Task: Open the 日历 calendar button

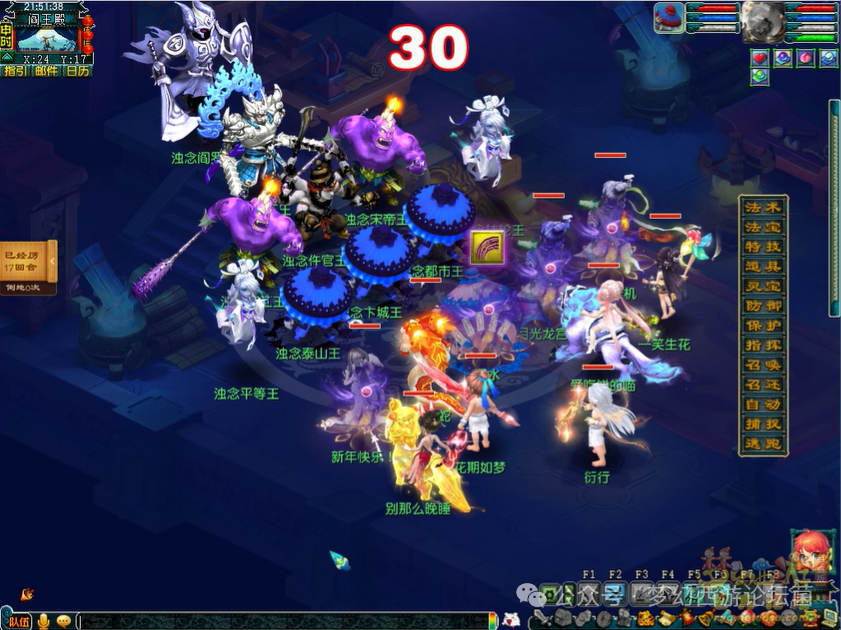Action: pos(77,71)
